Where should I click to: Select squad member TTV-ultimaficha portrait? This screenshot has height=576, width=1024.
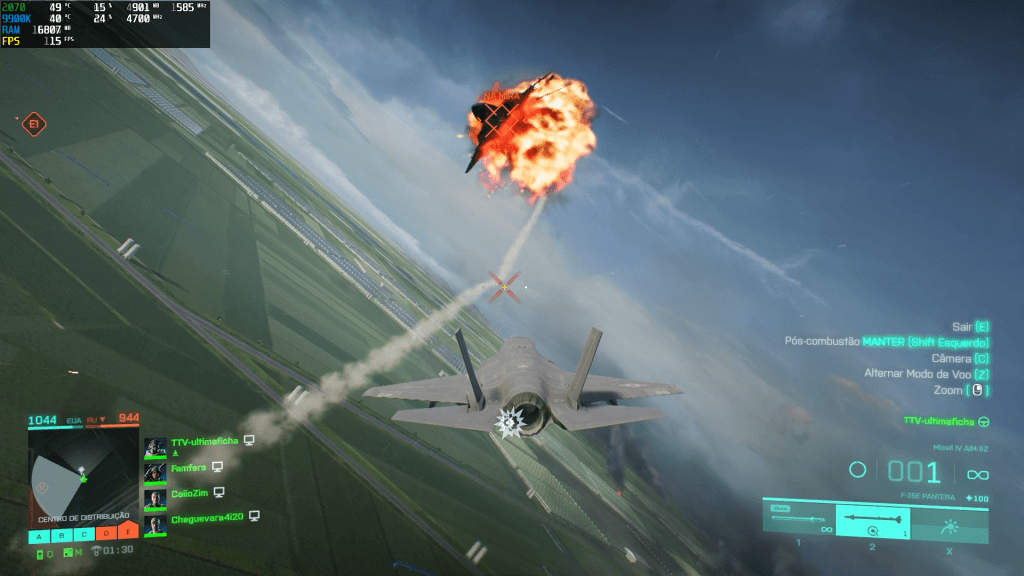coord(155,445)
